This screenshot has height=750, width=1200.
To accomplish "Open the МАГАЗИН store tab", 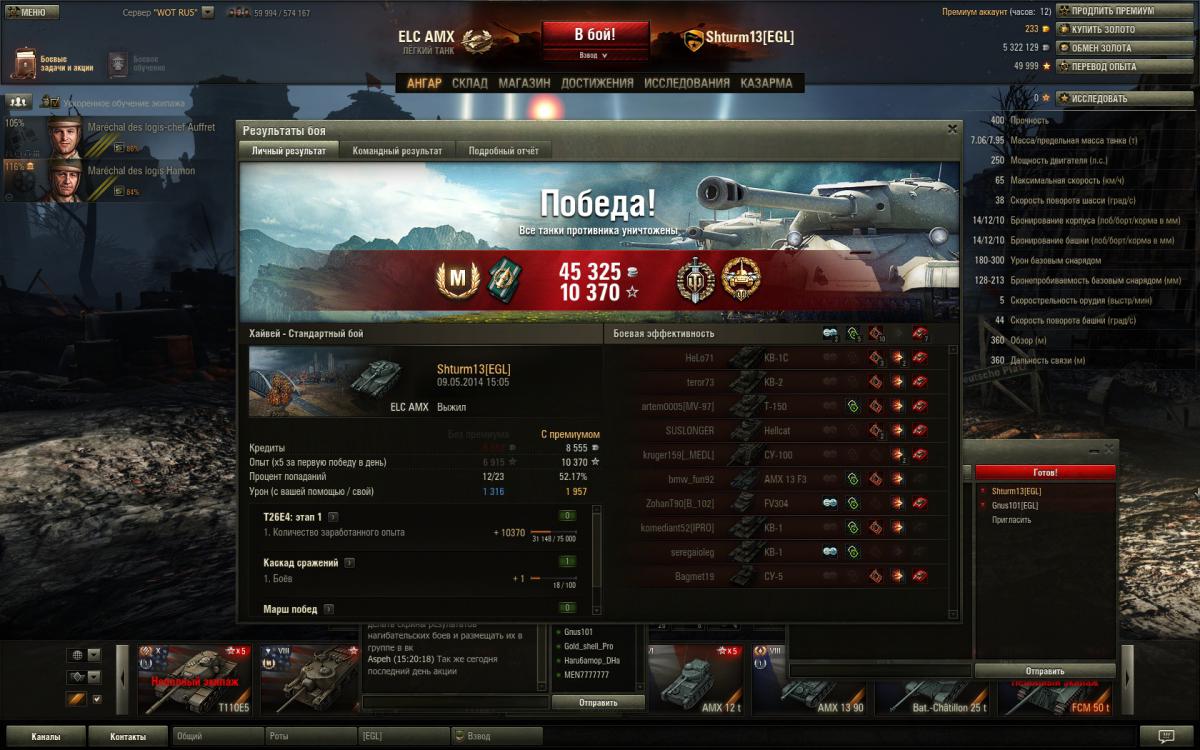I will click(524, 83).
